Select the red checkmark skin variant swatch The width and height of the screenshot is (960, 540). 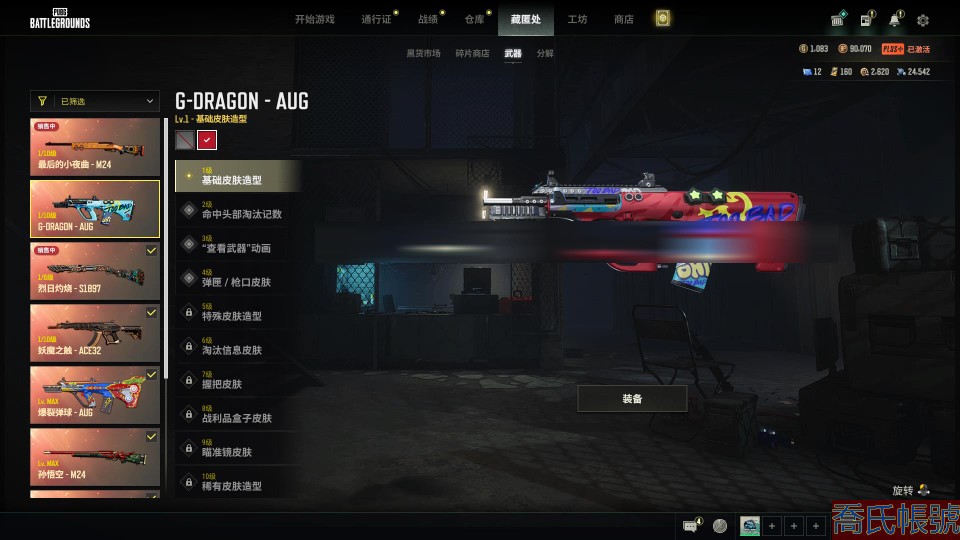click(207, 140)
